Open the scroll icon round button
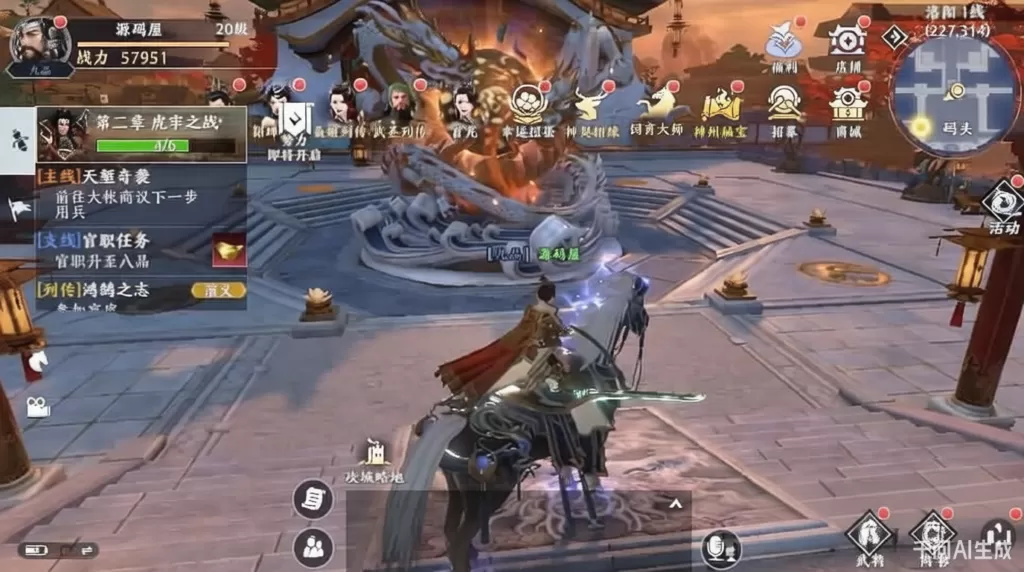This screenshot has height=572, width=1024. 313,499
